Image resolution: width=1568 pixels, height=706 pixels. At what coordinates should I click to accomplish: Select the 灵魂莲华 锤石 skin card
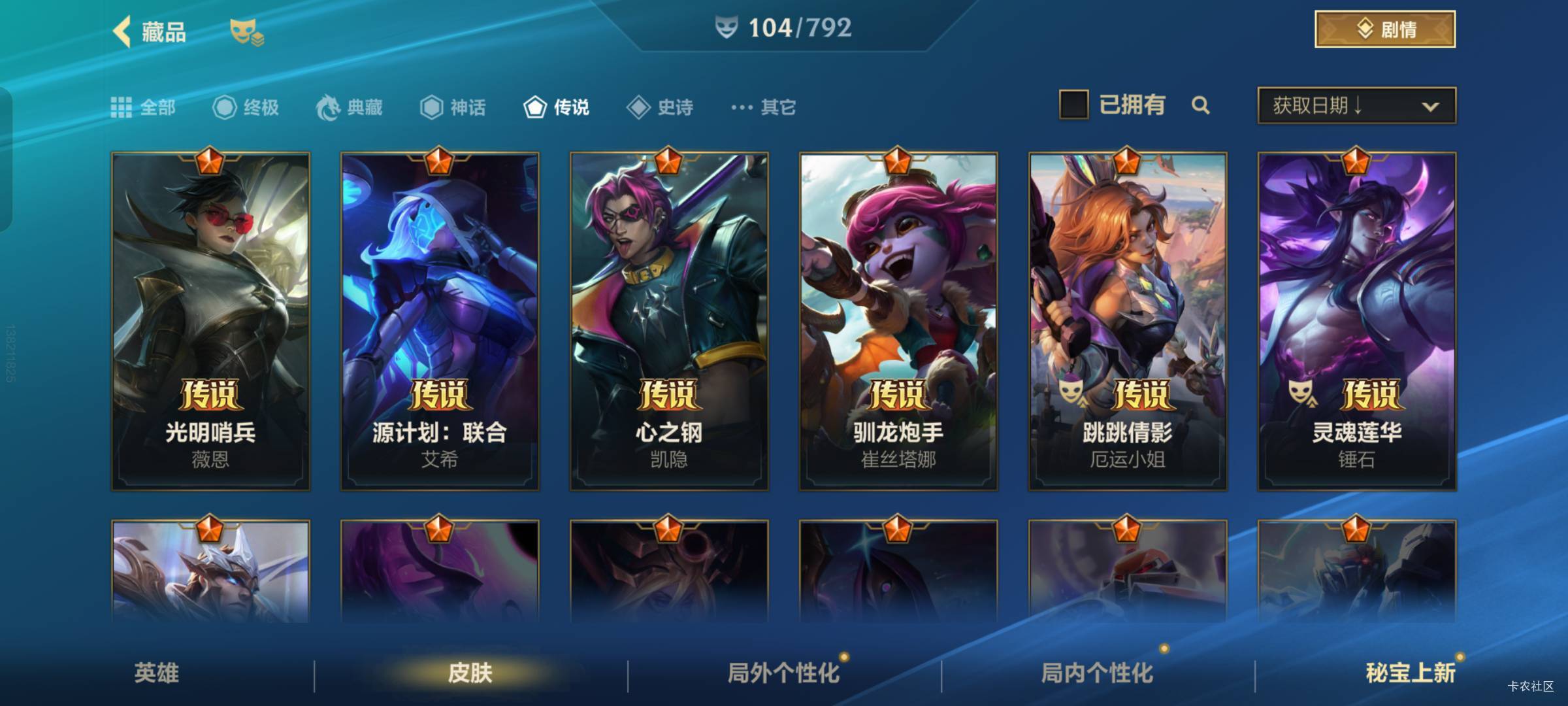click(x=1357, y=321)
